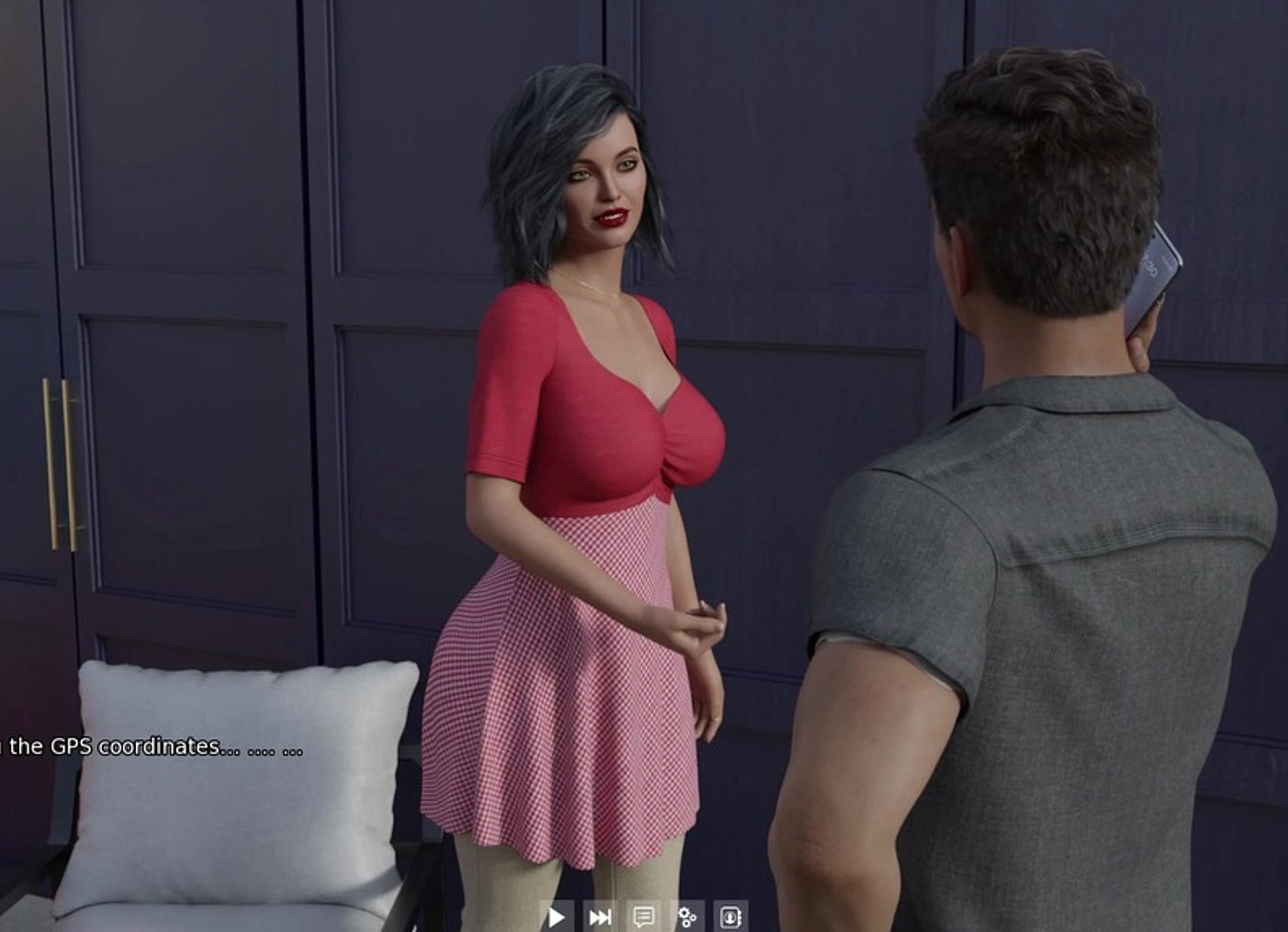Image resolution: width=1288 pixels, height=932 pixels.
Task: Open the dialogue history speech-bubble icon
Action: click(644, 917)
